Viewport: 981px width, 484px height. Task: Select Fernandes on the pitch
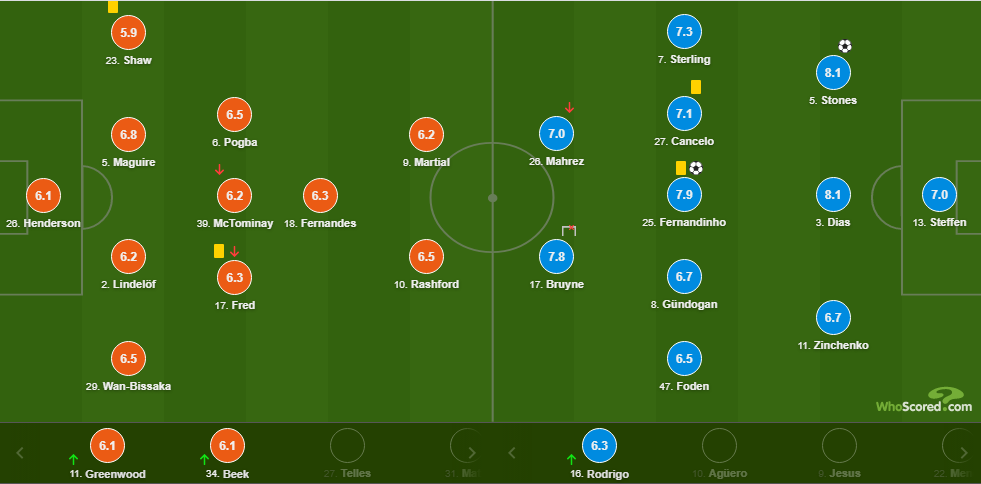pyautogui.click(x=319, y=195)
